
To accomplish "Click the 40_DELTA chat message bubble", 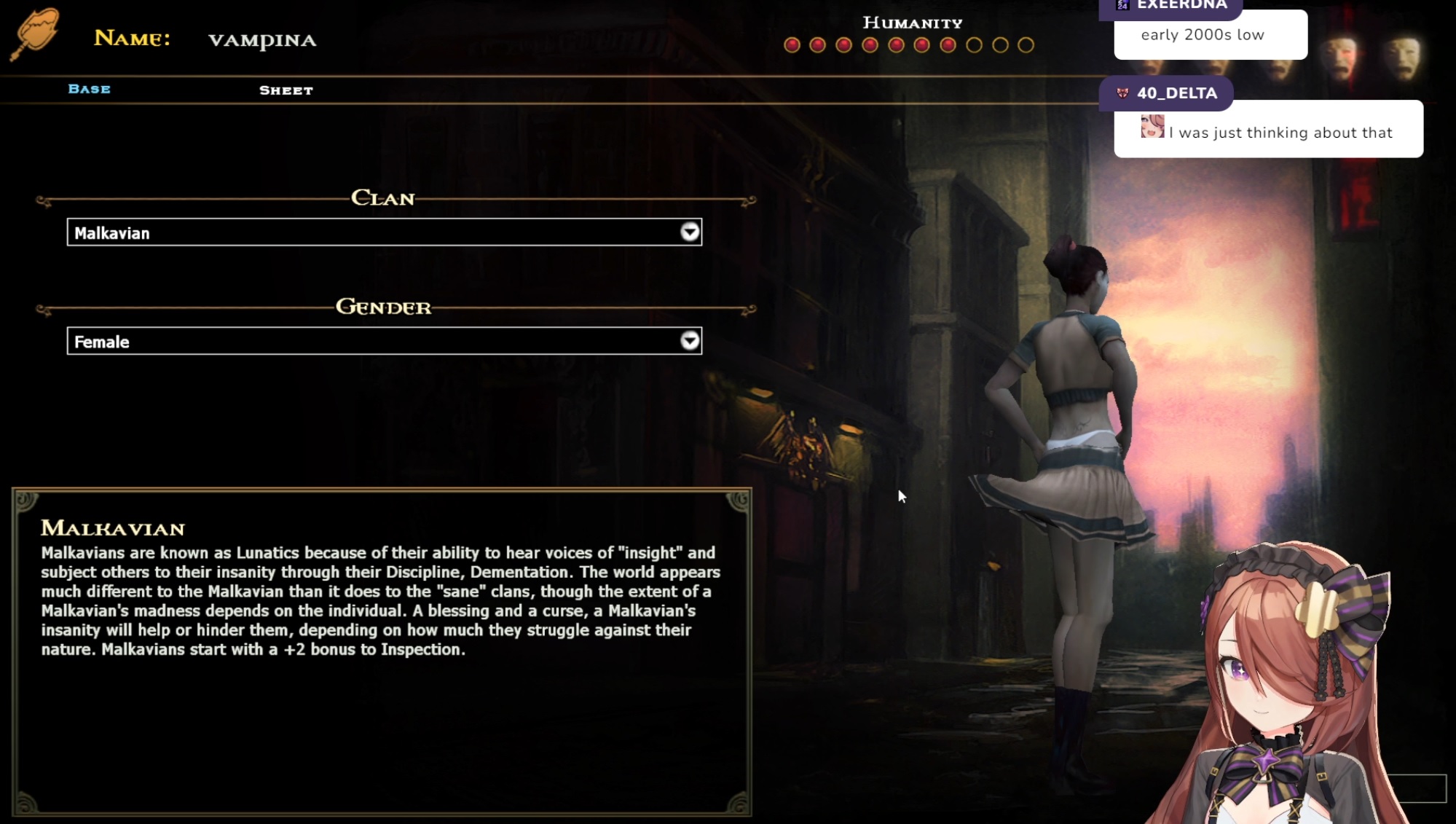I will [x=1267, y=131].
